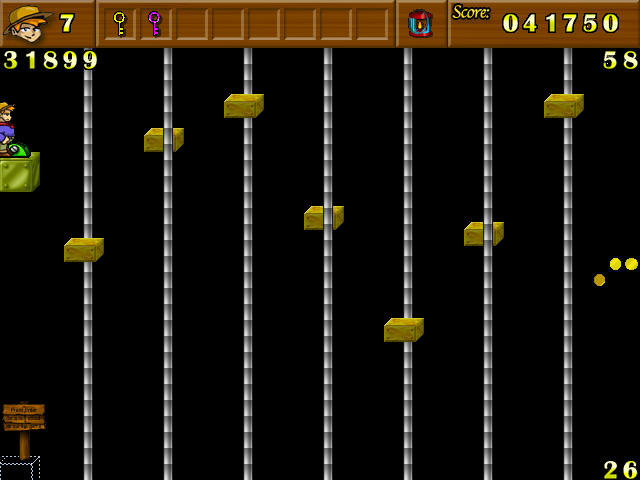This screenshot has height=480, width=640.
Task: Select the yellow key inventory slot
Action: (x=120, y=23)
